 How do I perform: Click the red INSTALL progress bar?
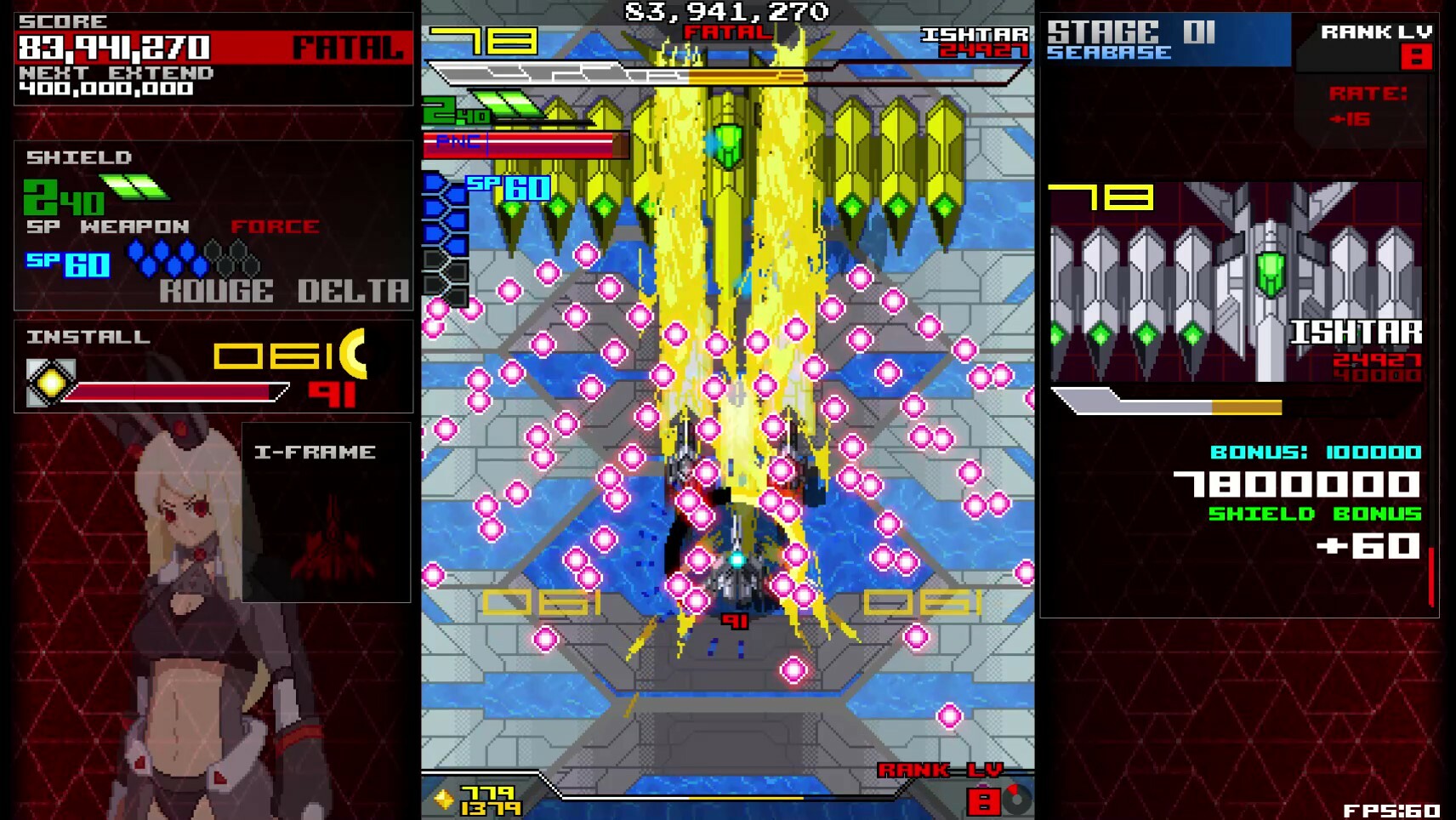pos(174,392)
